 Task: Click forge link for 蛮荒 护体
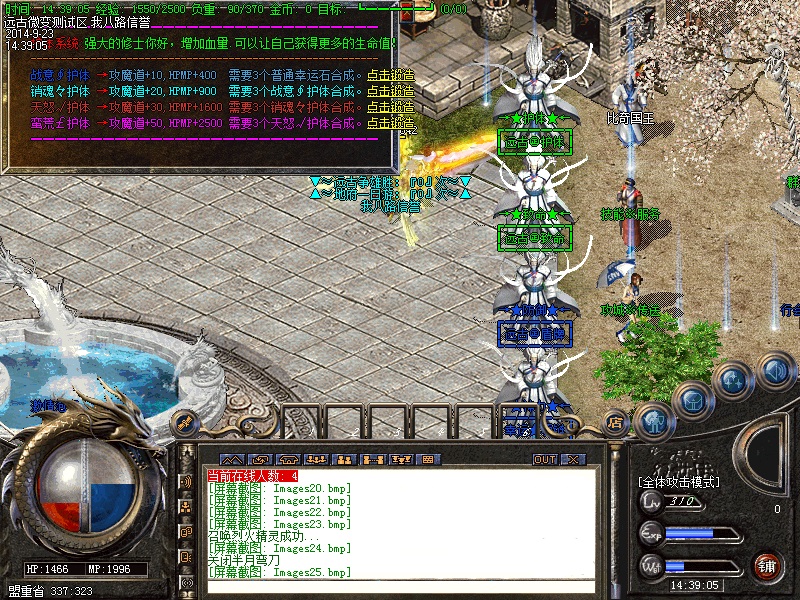point(390,123)
